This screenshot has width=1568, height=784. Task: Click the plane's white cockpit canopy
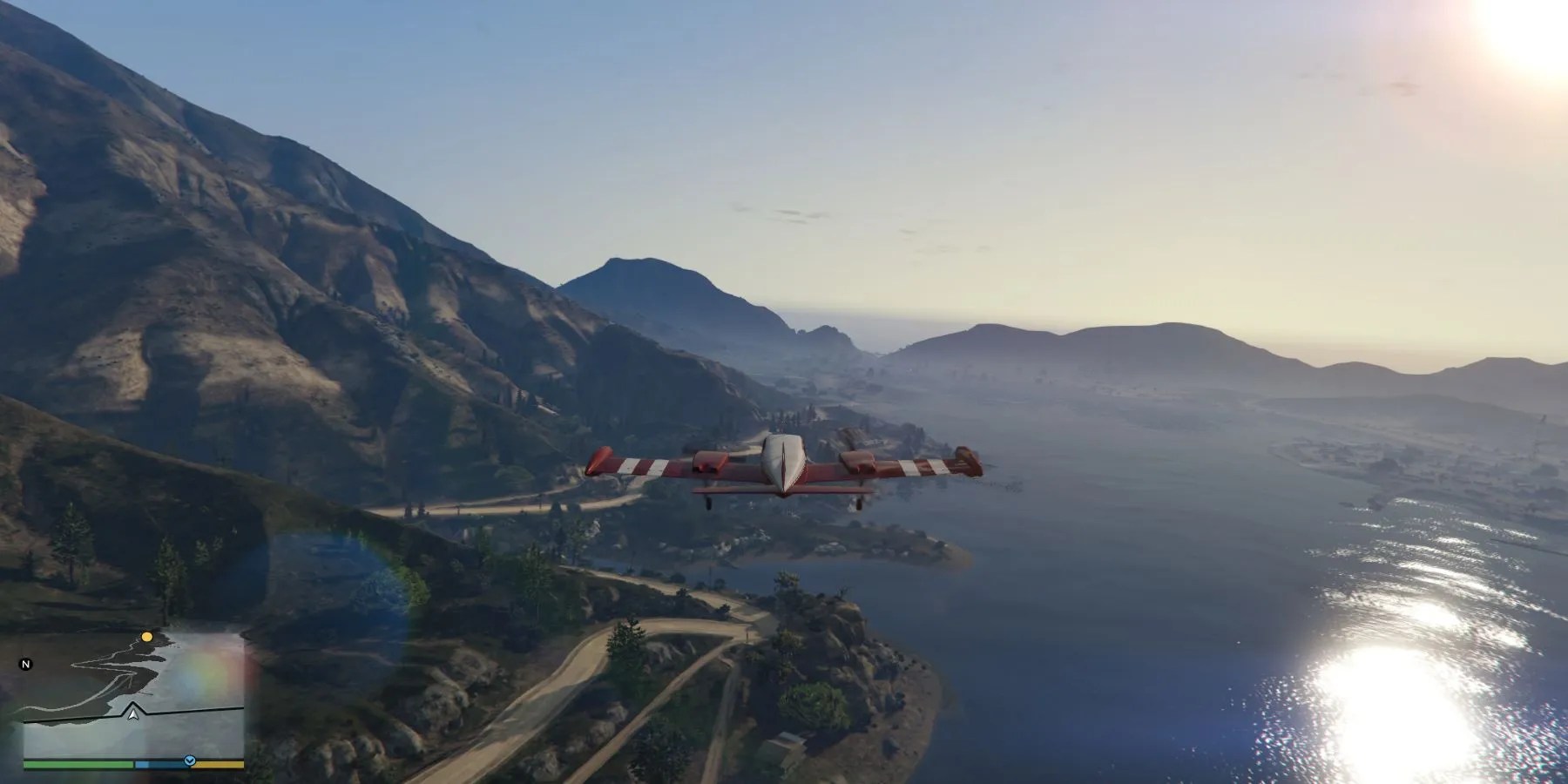pos(784,455)
